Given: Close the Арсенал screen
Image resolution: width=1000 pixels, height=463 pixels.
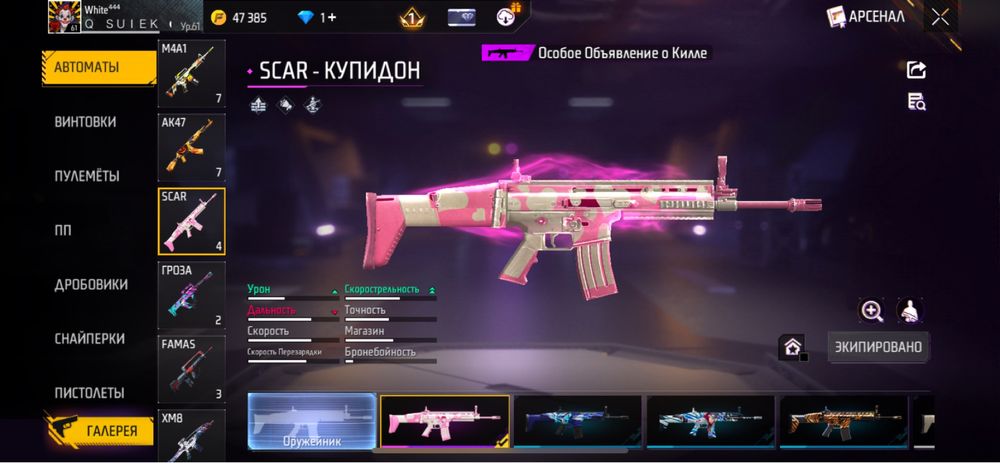Looking at the screenshot, I should coord(940,16).
